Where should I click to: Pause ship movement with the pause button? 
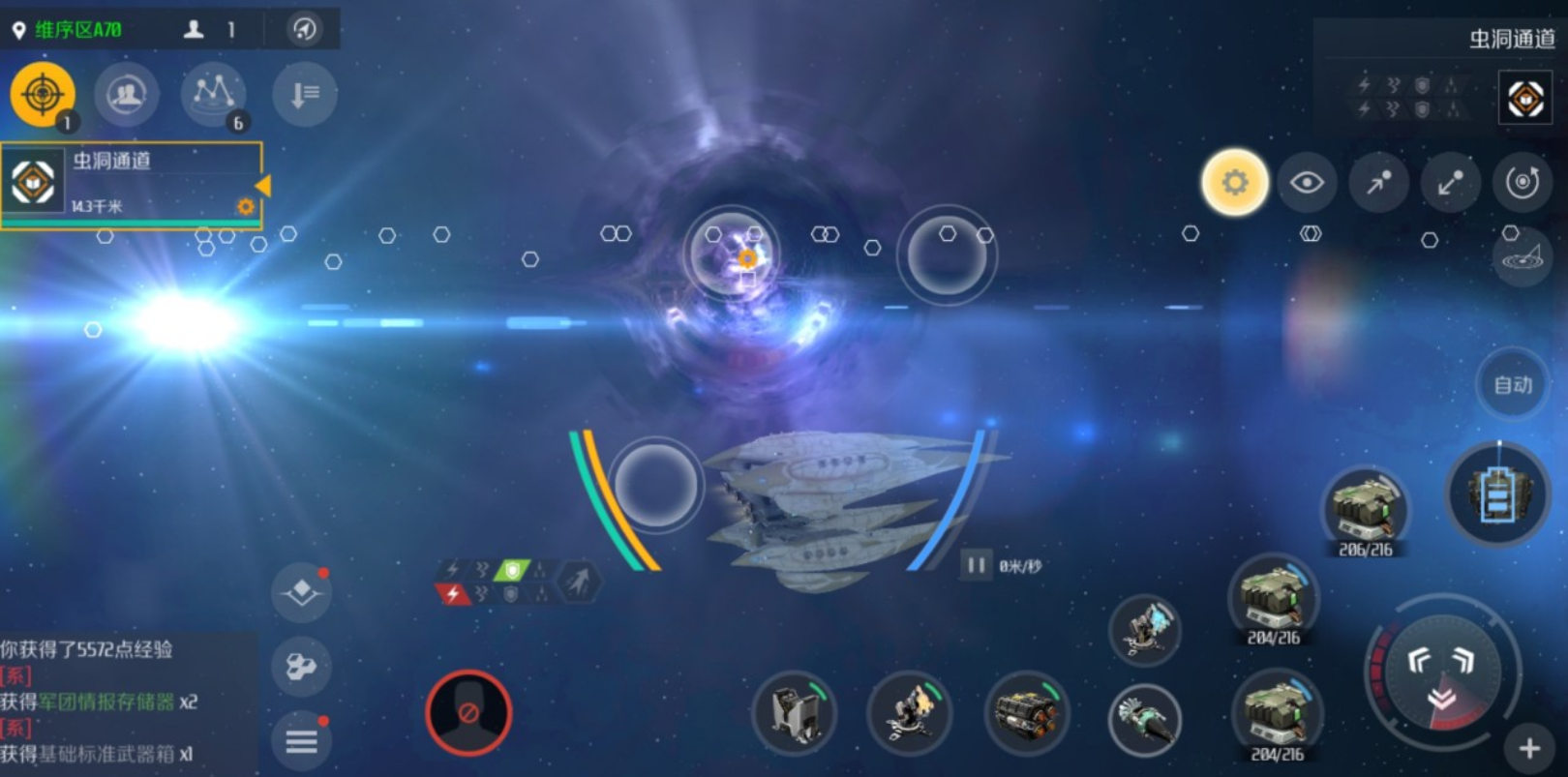tap(976, 565)
